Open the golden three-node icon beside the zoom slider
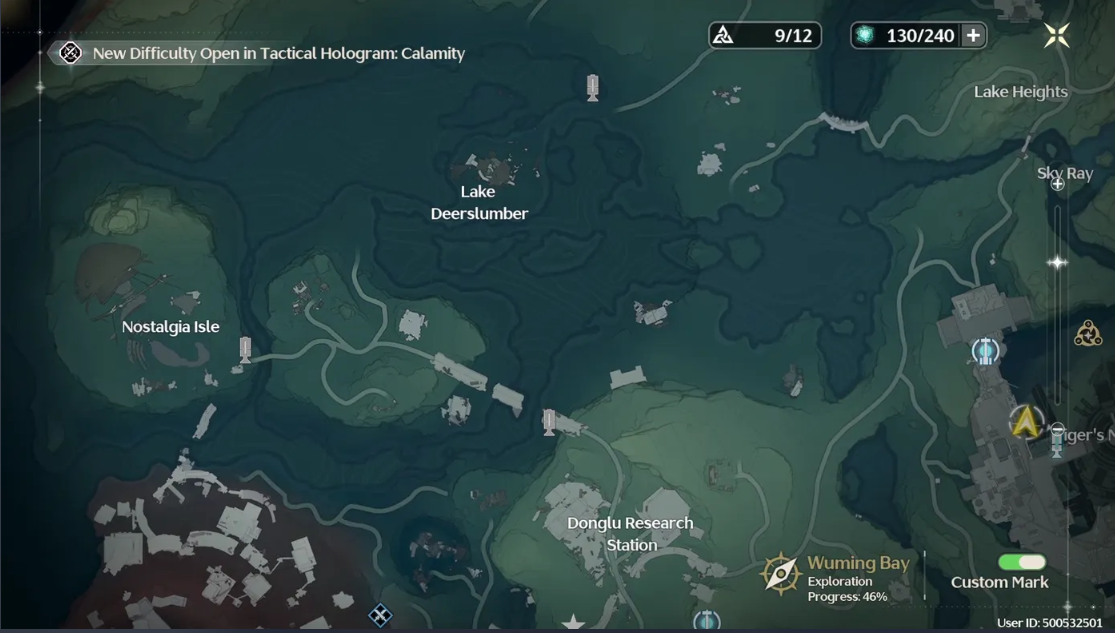This screenshot has width=1115, height=633. (1088, 333)
